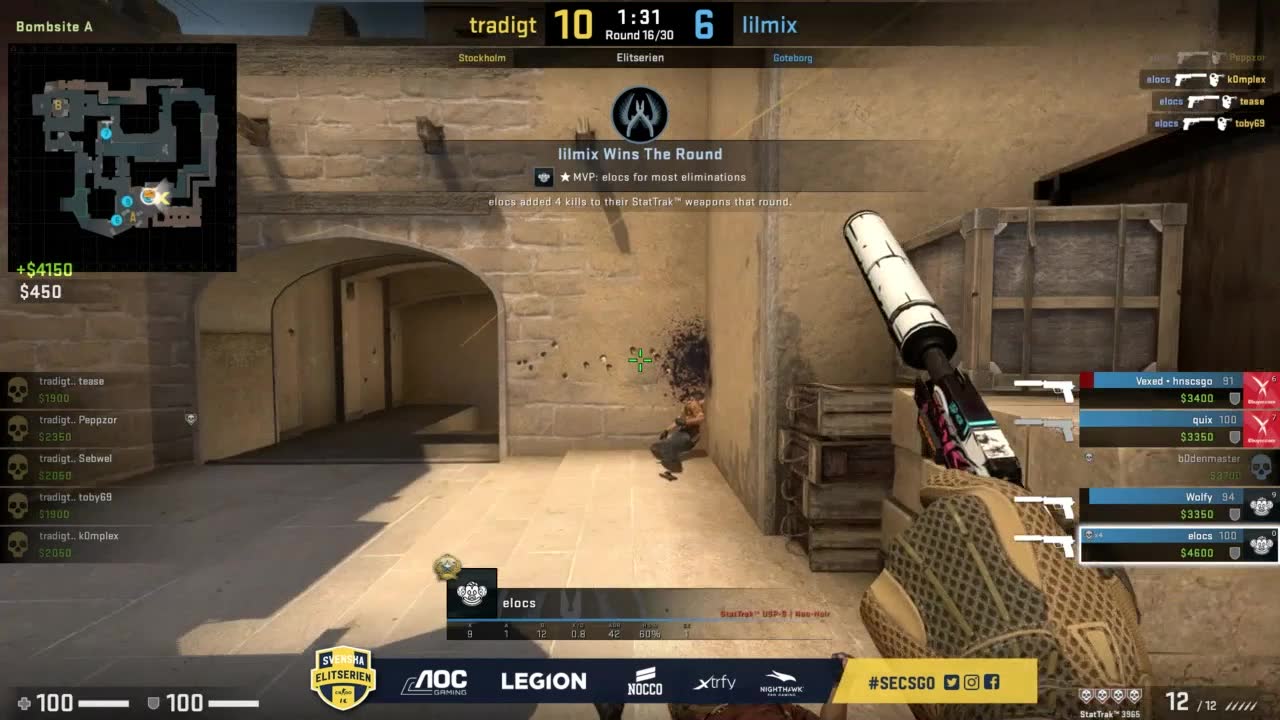The height and width of the screenshot is (720, 1280).
Task: Click the round timer showing 1:31
Action: pyautogui.click(x=640, y=20)
